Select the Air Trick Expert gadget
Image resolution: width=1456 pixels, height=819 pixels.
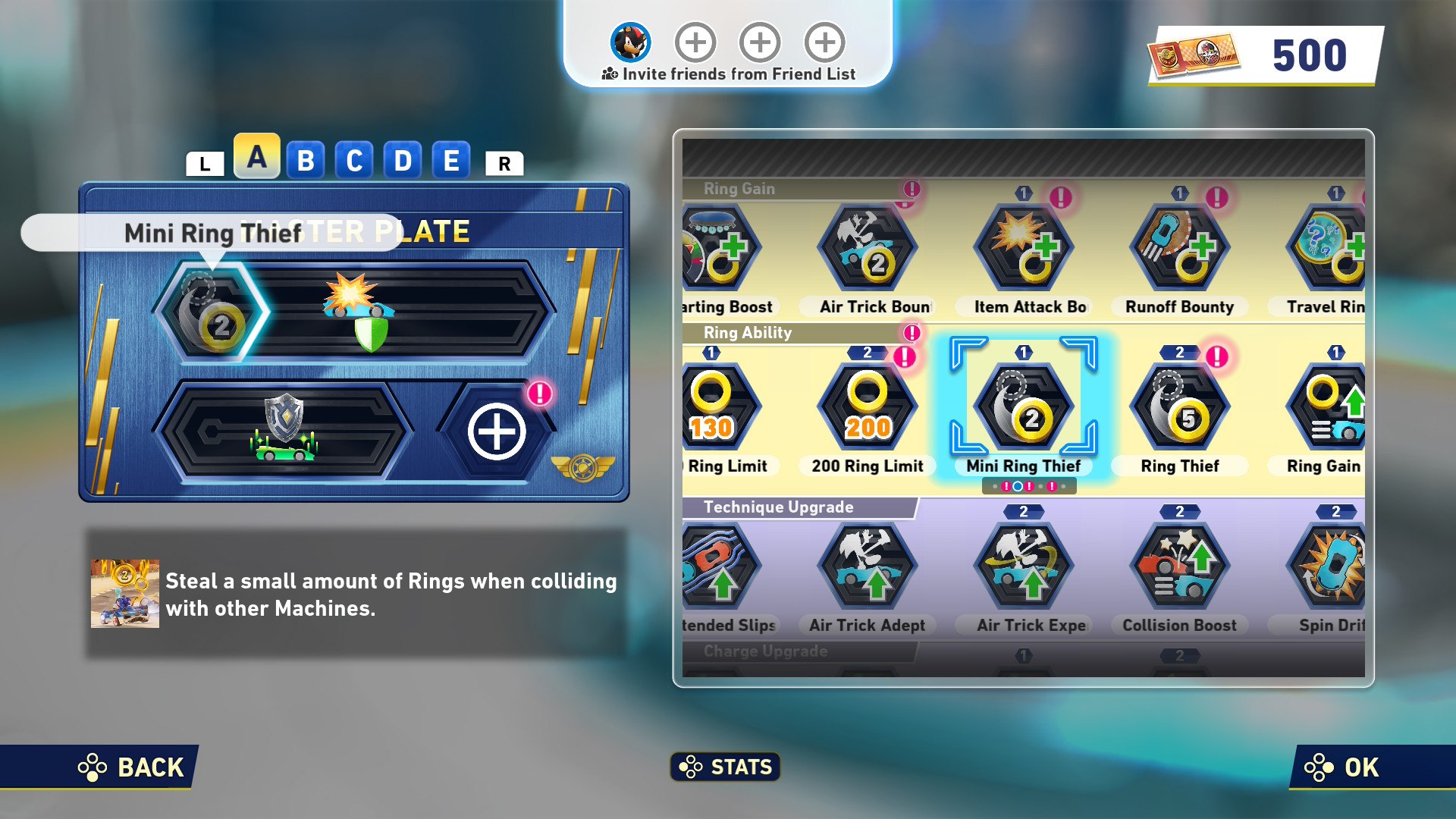click(x=1024, y=567)
